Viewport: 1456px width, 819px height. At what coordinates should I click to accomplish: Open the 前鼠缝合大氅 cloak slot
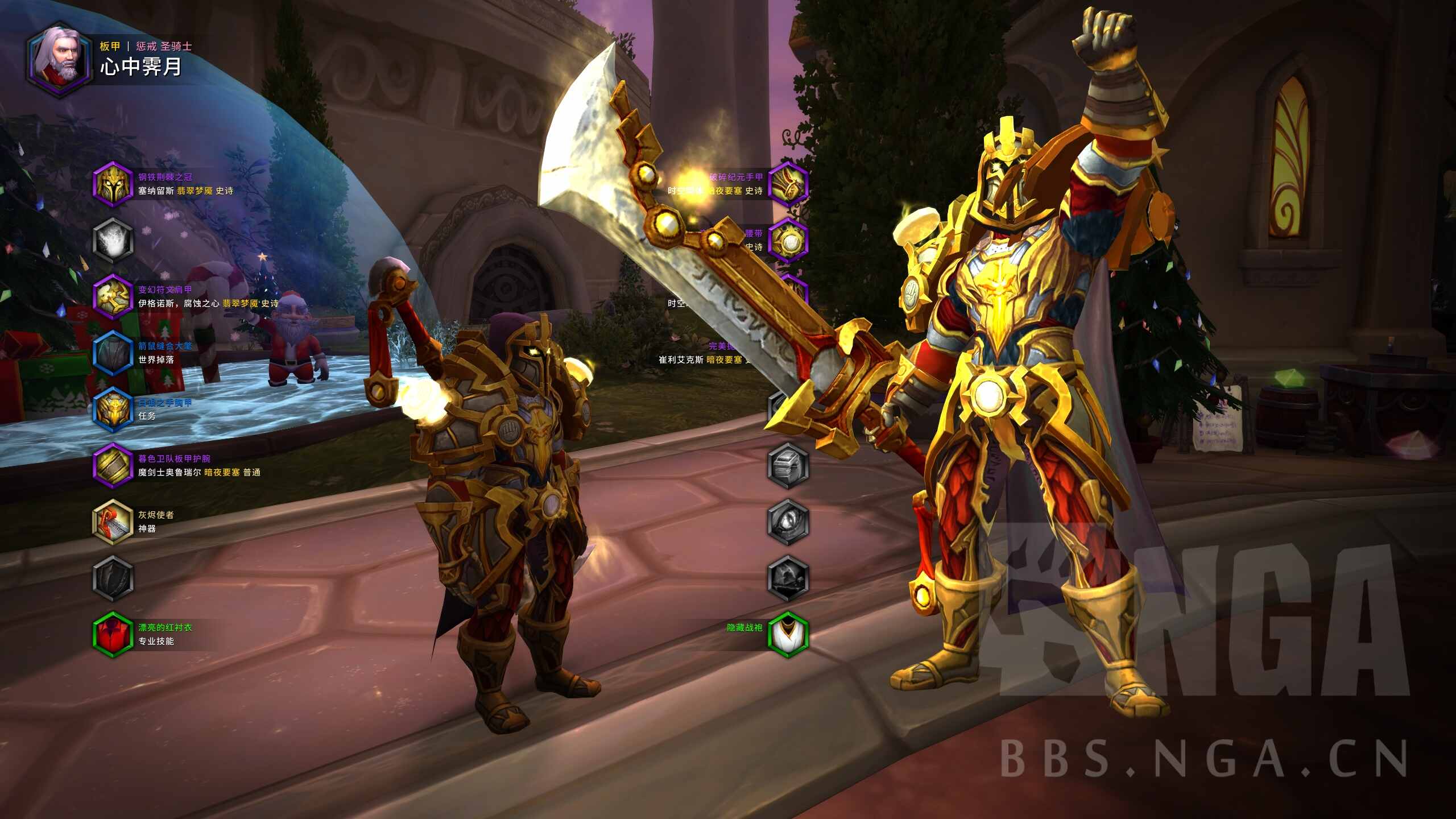pos(113,353)
